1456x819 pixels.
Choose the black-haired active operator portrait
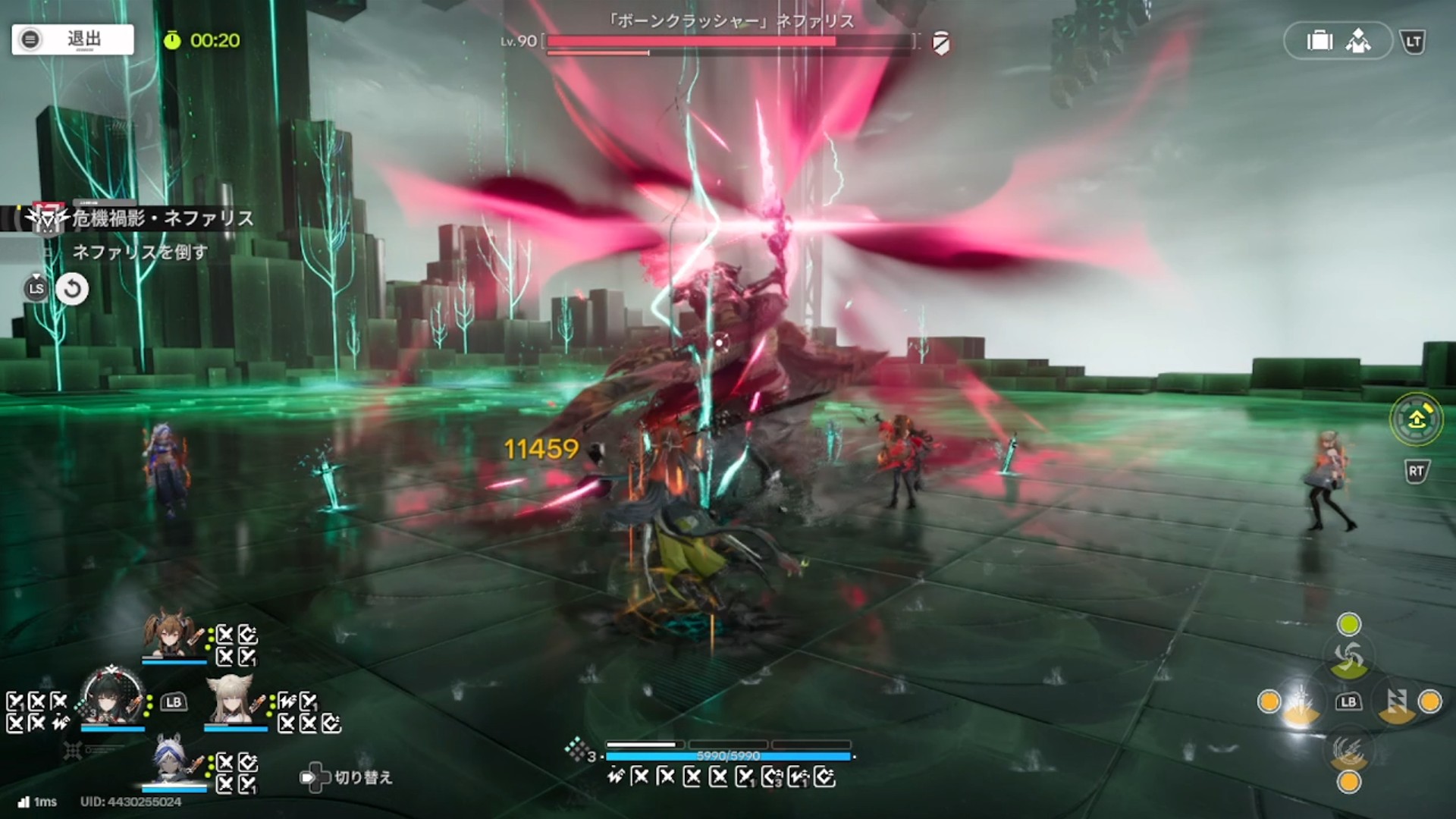tap(112, 699)
